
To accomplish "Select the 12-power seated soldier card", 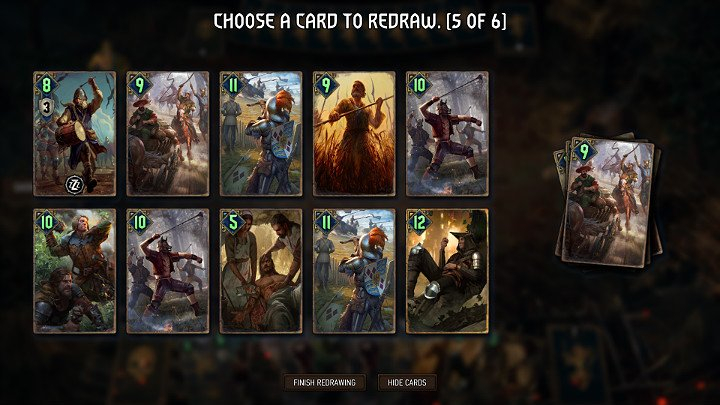I will (447, 270).
